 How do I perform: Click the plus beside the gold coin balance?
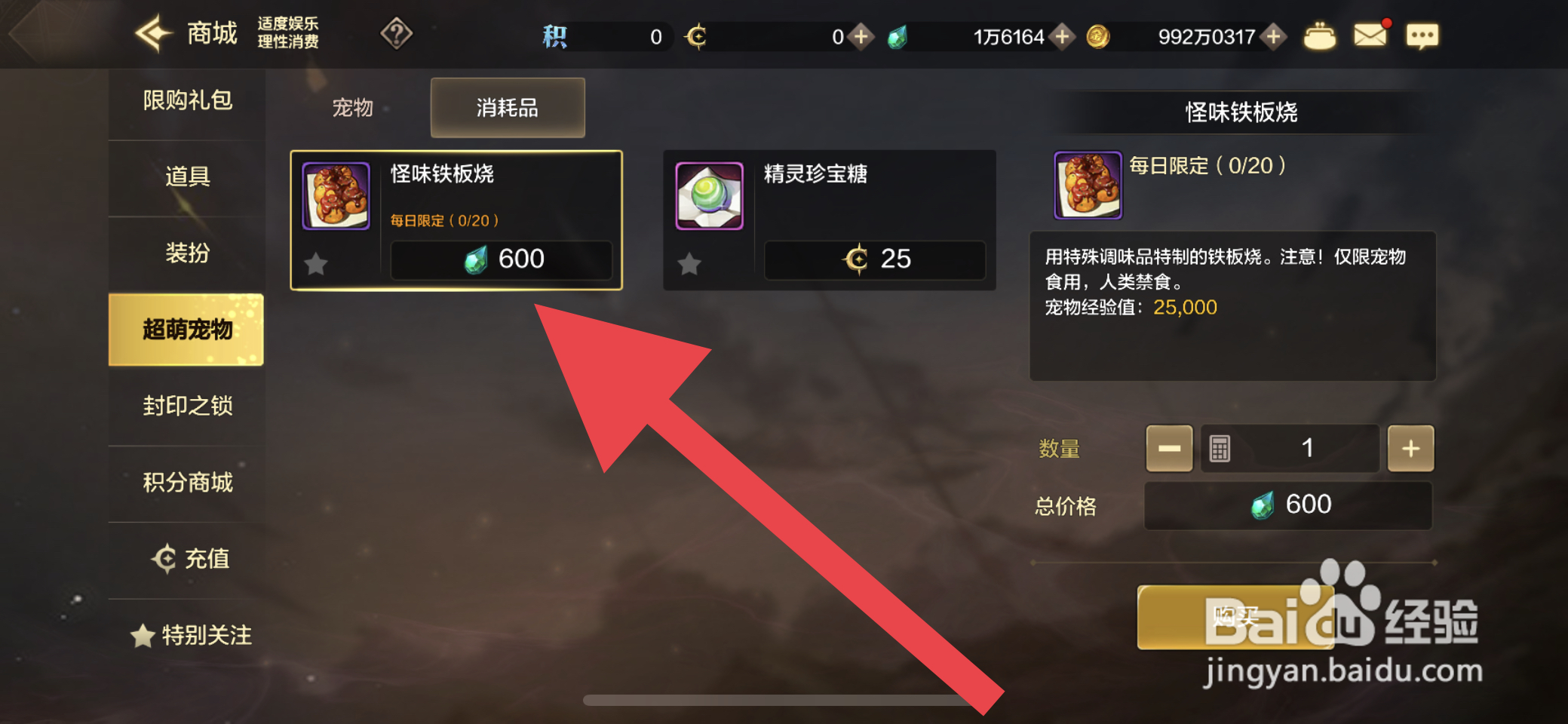click(x=1272, y=35)
